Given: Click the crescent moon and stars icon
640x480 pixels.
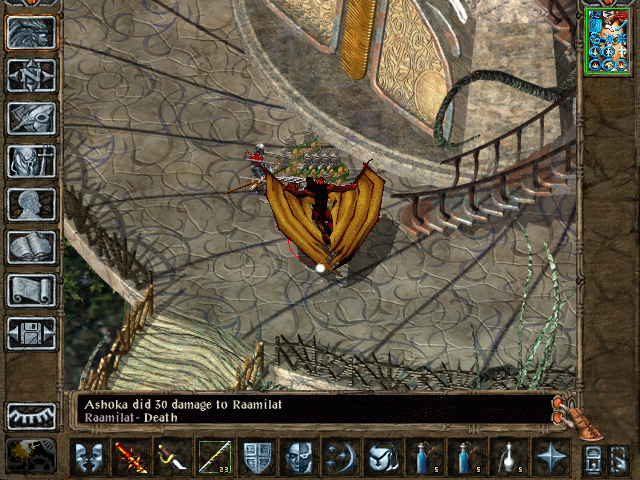Looking at the screenshot, I should [339, 458].
